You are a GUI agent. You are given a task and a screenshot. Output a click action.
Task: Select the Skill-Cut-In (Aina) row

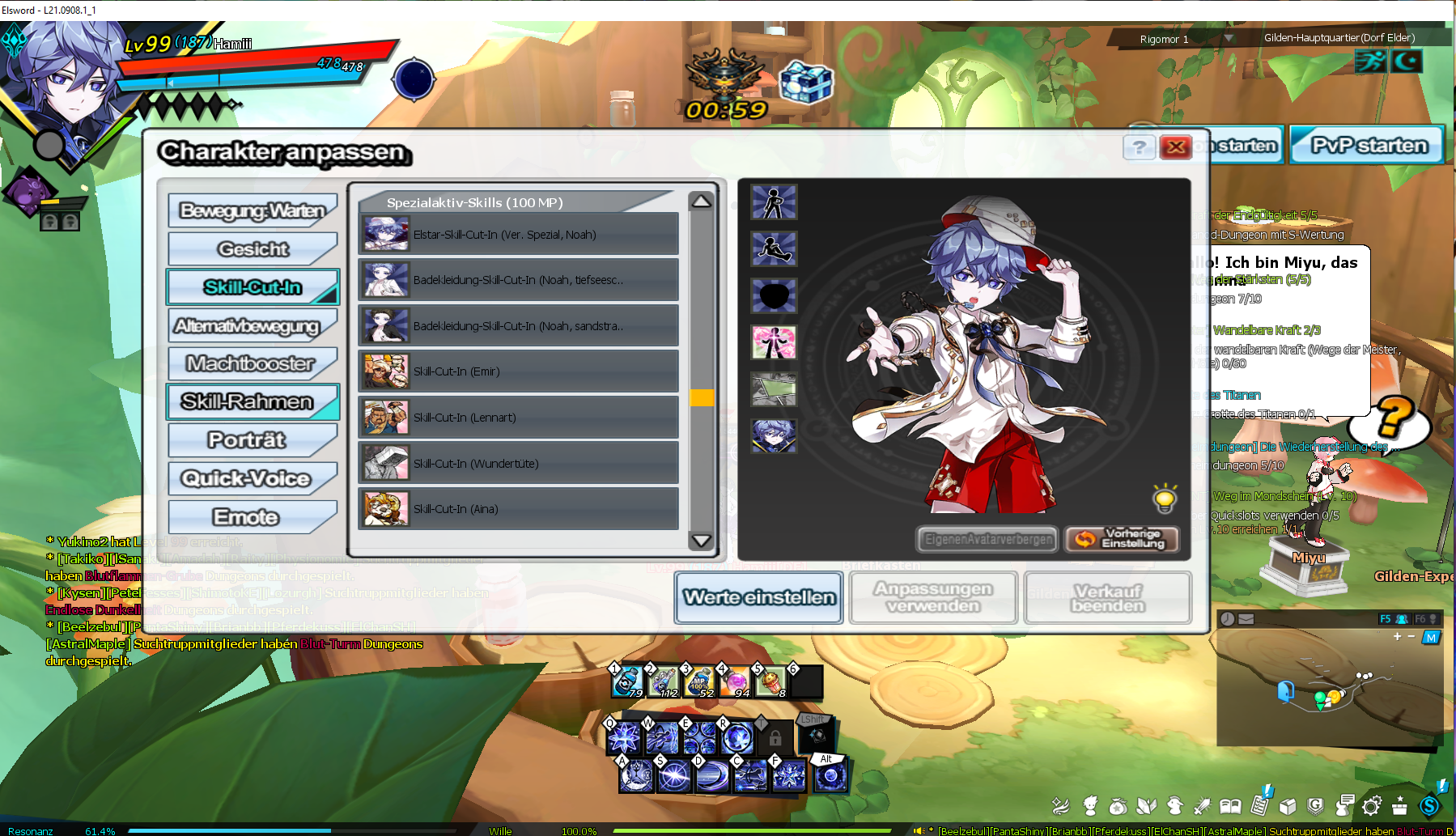pos(518,509)
